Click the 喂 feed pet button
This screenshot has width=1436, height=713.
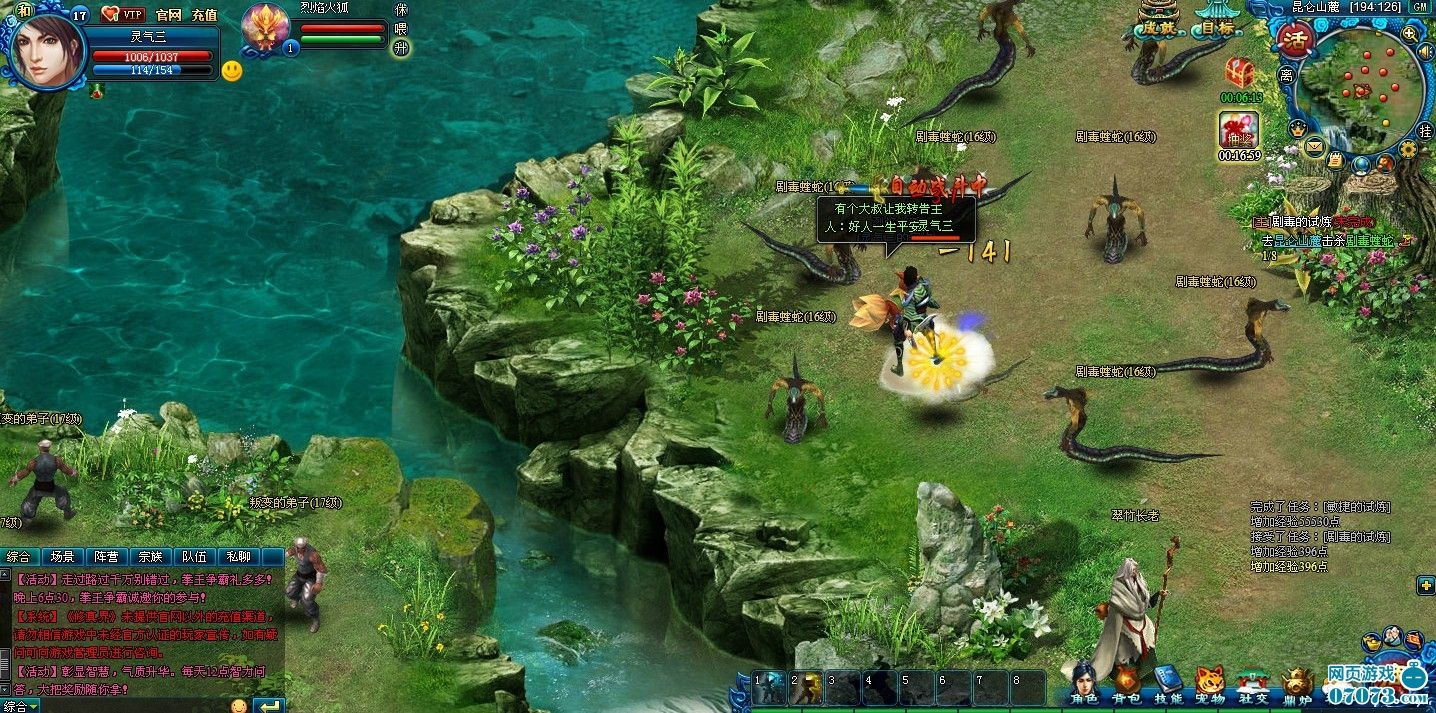(401, 29)
